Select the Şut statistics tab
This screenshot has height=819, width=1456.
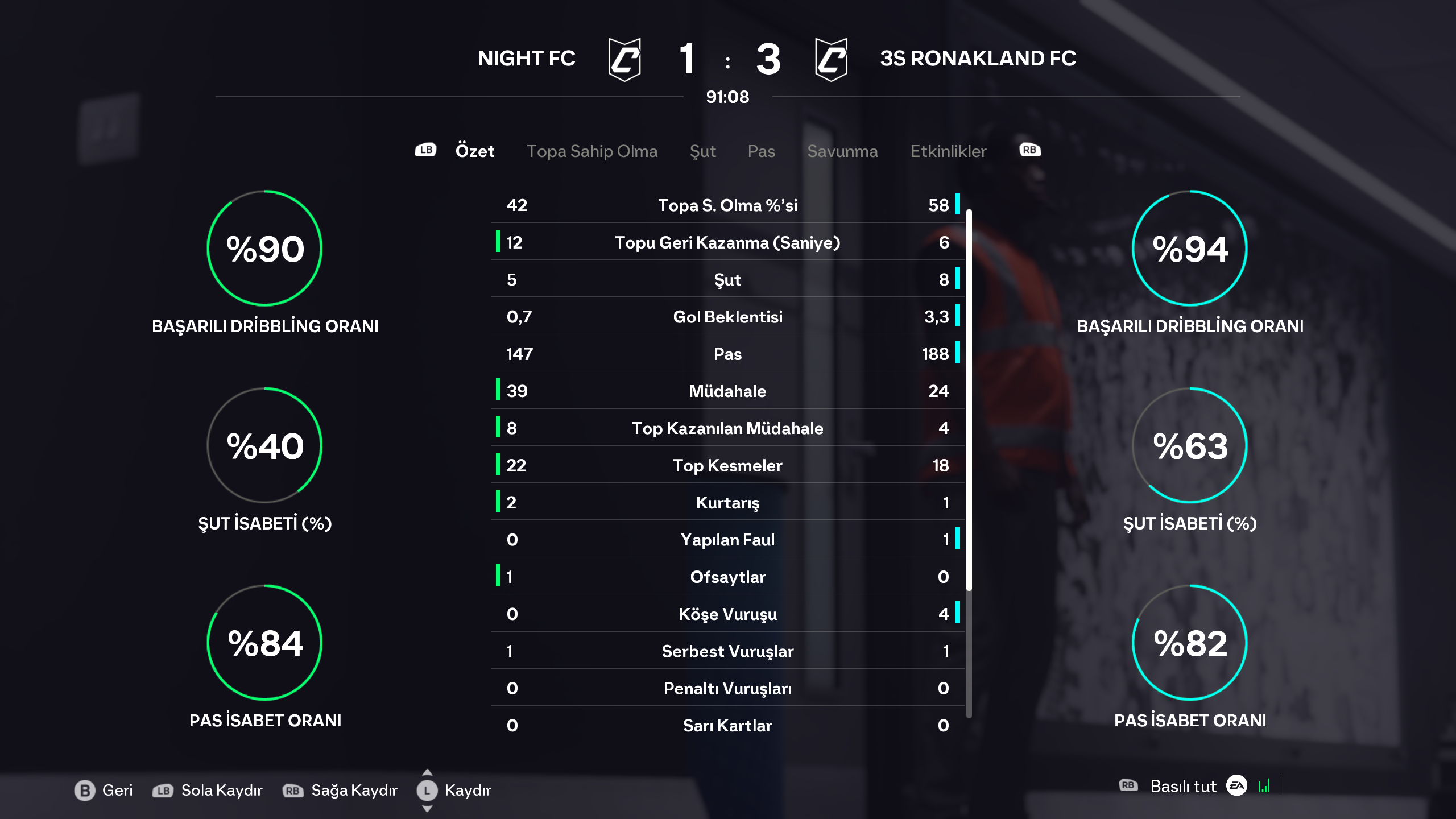[x=702, y=151]
